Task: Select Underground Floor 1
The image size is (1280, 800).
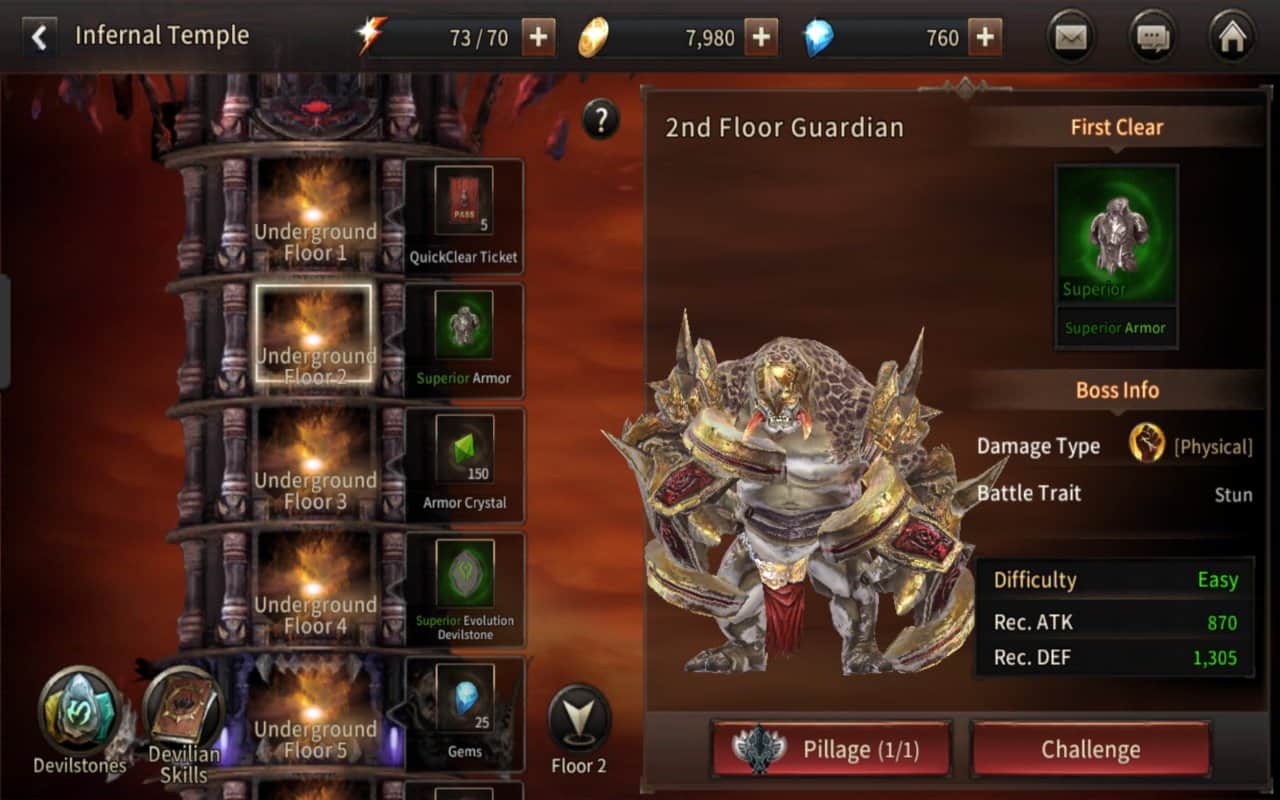Action: coord(314,216)
